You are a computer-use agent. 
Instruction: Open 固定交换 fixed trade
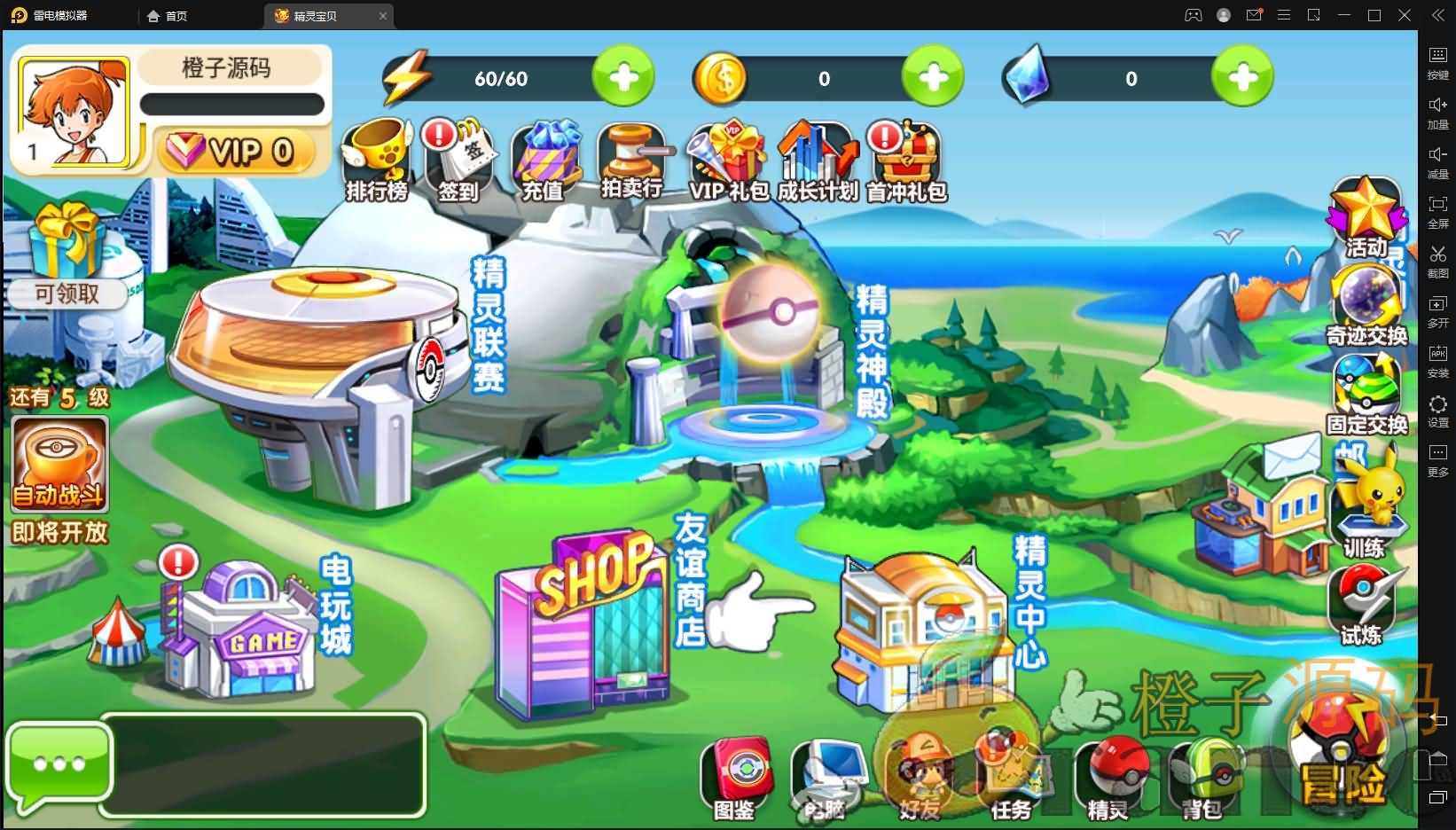point(1366,393)
